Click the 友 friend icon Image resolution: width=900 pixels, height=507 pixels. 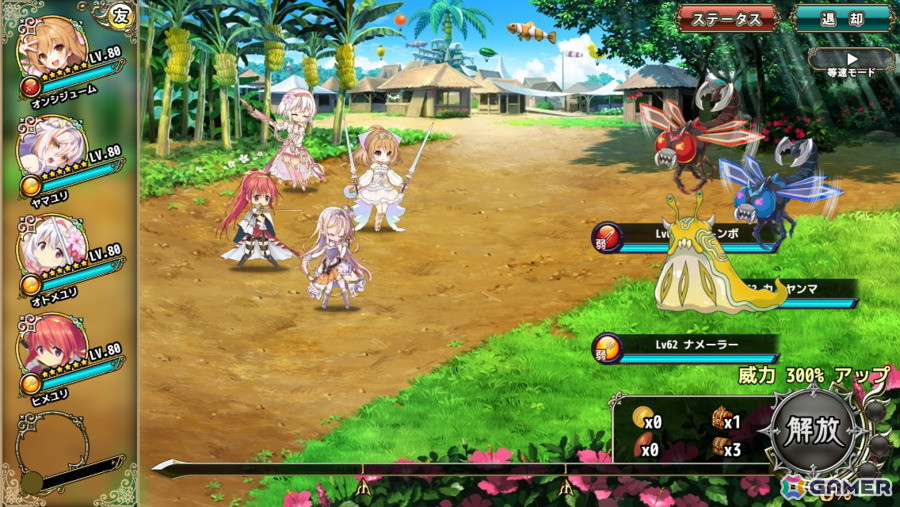[121, 15]
